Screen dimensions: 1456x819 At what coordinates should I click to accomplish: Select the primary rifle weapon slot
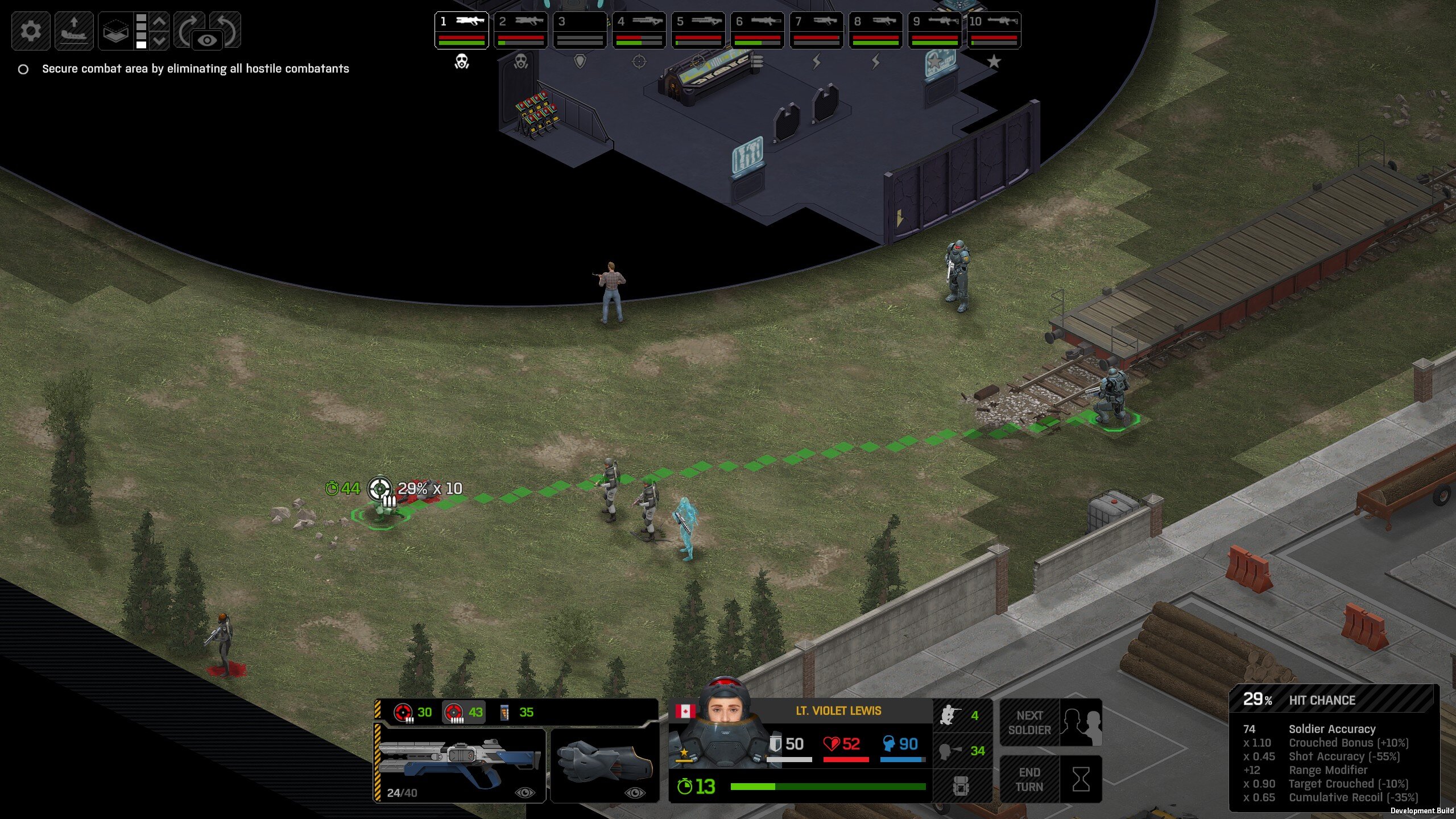[x=460, y=766]
